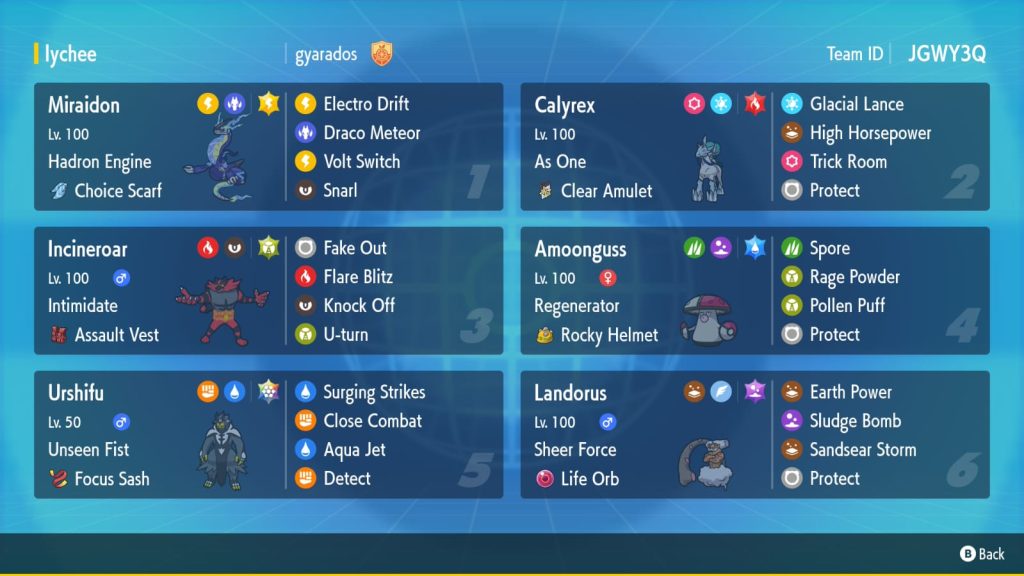
Task: Click Miraidon's Electro Drift move
Action: pyautogui.click(x=366, y=104)
